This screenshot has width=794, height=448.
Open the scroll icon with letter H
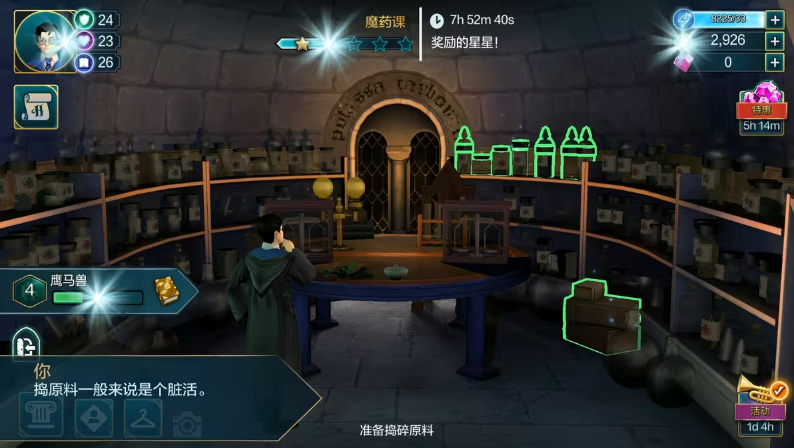tap(36, 106)
